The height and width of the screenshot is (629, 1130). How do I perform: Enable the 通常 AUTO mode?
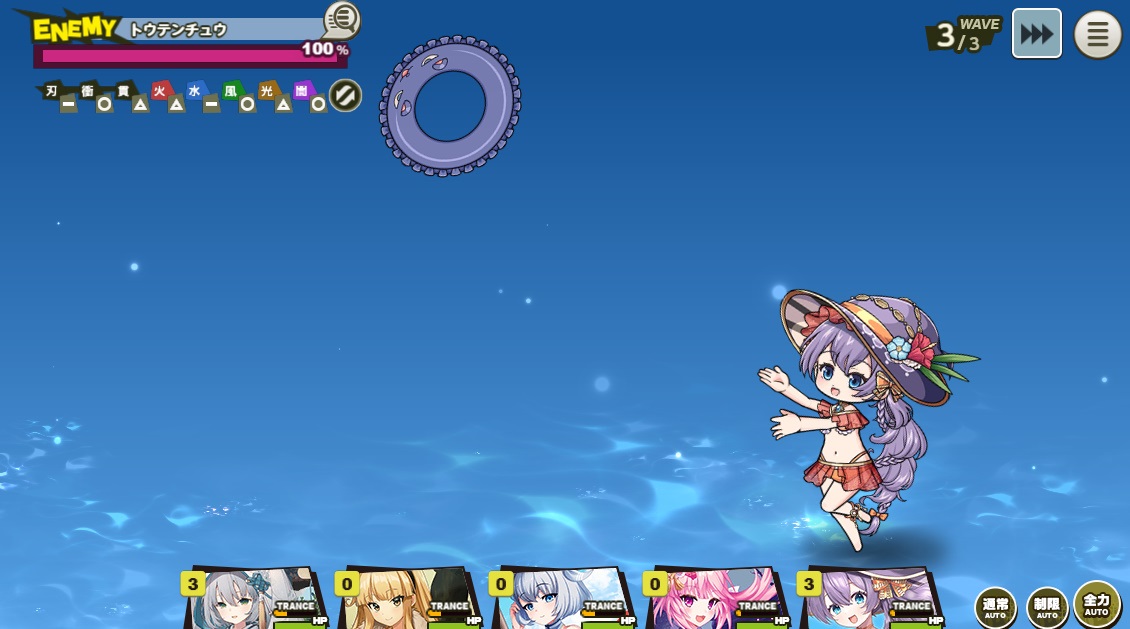[995, 607]
